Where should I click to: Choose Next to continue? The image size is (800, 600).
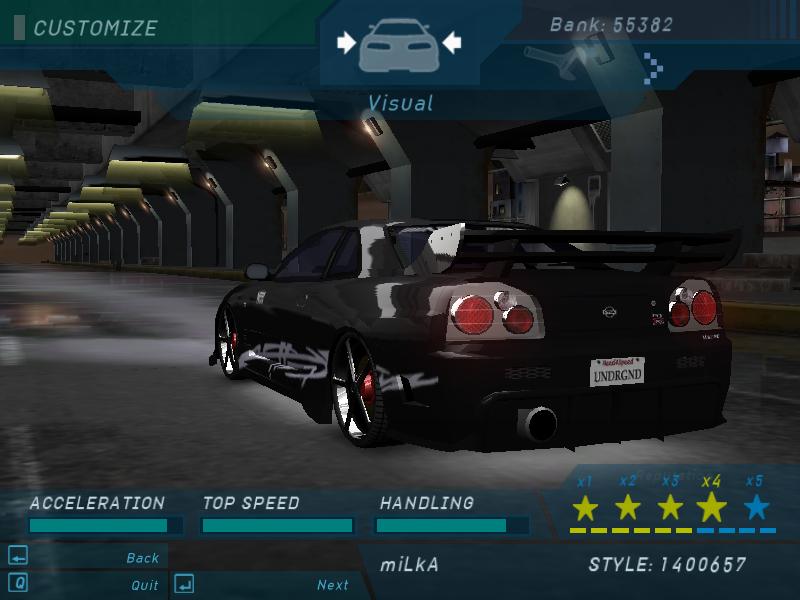click(x=332, y=585)
